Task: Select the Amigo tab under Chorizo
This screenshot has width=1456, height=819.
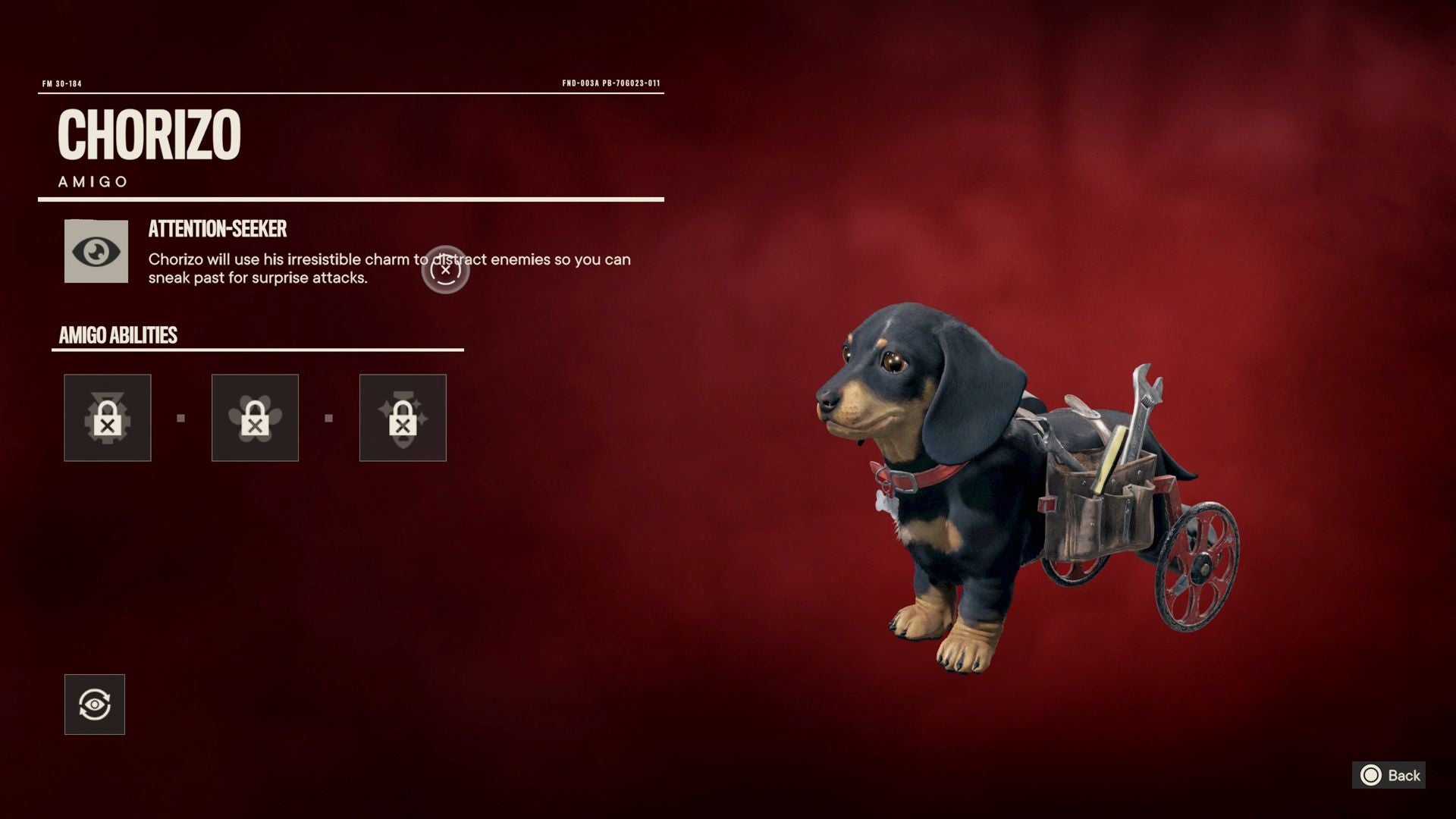Action: click(93, 180)
